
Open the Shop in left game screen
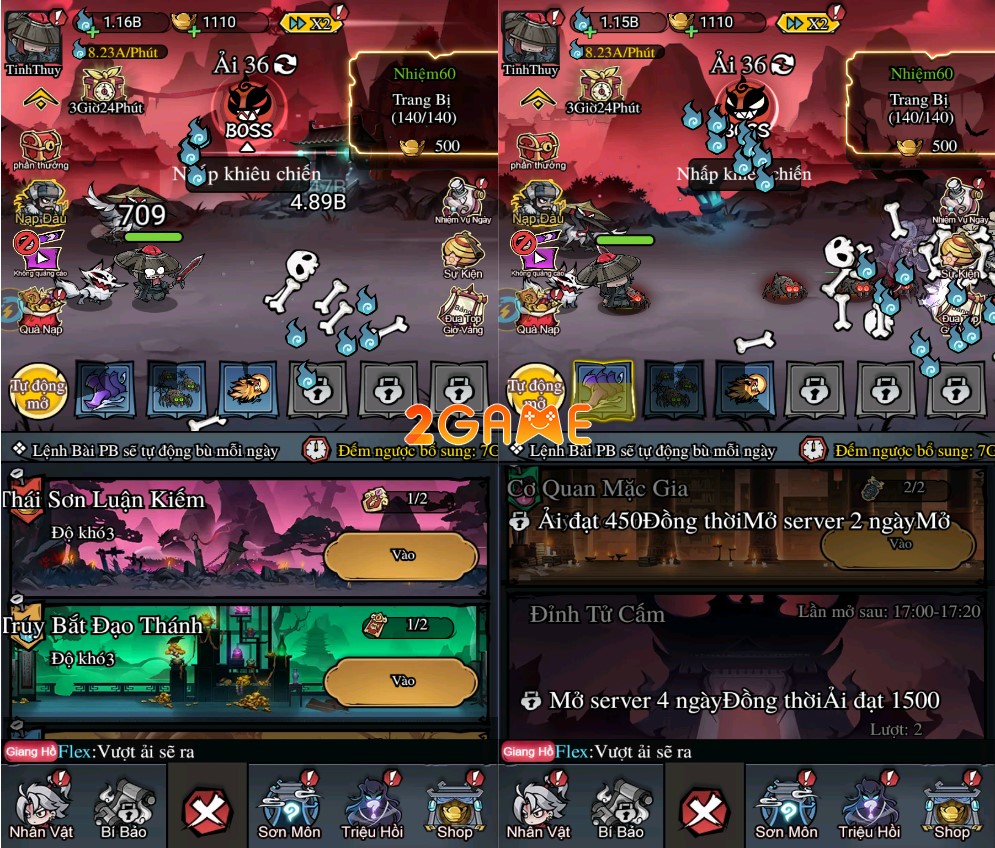(455, 807)
